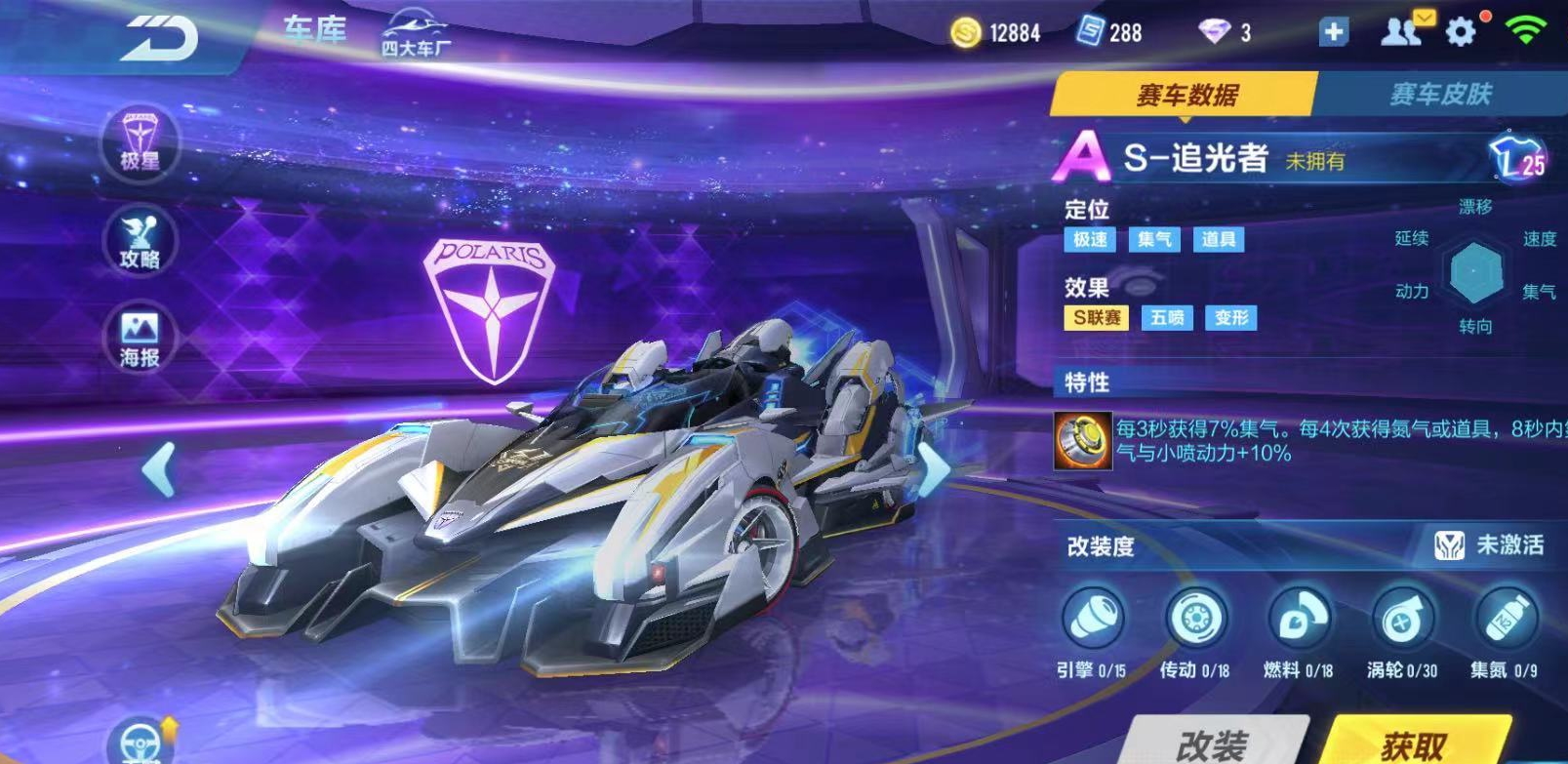
Task: Tap the 改装 modify button
Action: (1211, 744)
